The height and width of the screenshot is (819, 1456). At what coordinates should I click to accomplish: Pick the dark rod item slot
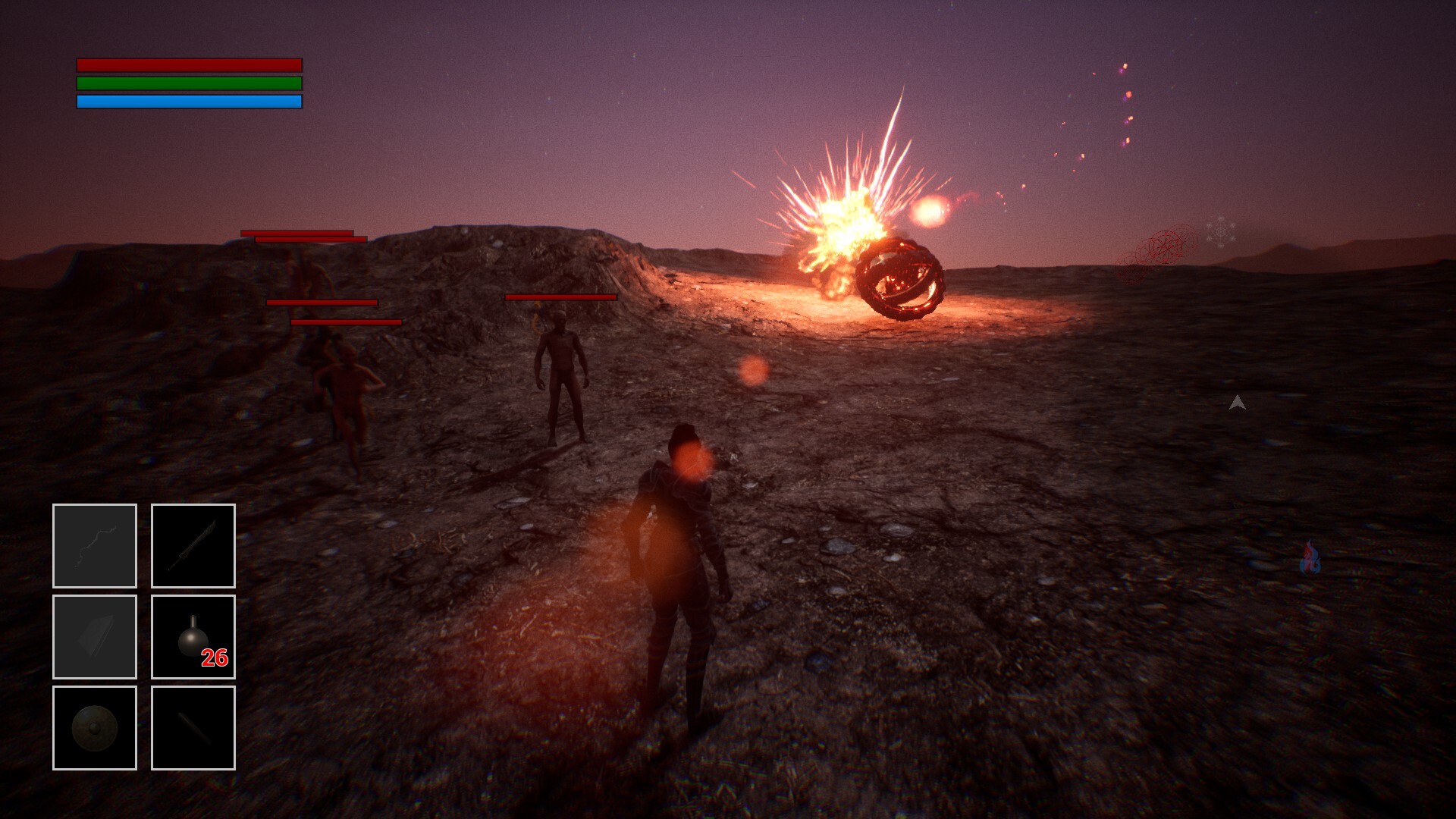pyautogui.click(x=193, y=728)
